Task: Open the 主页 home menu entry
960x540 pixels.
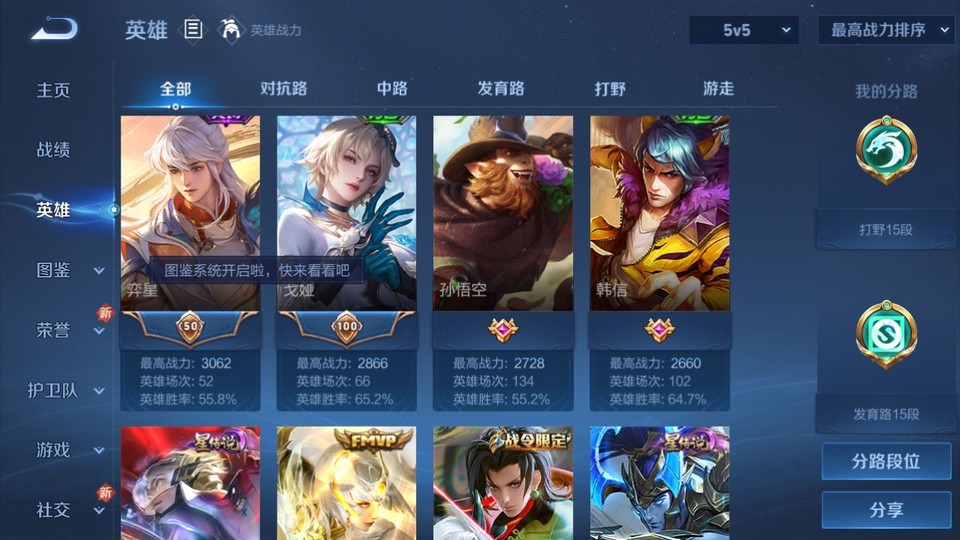Action: pyautogui.click(x=54, y=90)
